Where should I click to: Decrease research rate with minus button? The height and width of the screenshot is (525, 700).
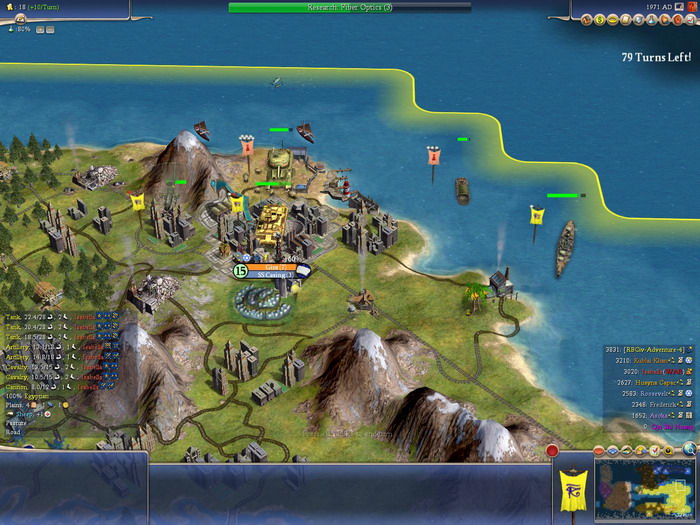pos(50,29)
